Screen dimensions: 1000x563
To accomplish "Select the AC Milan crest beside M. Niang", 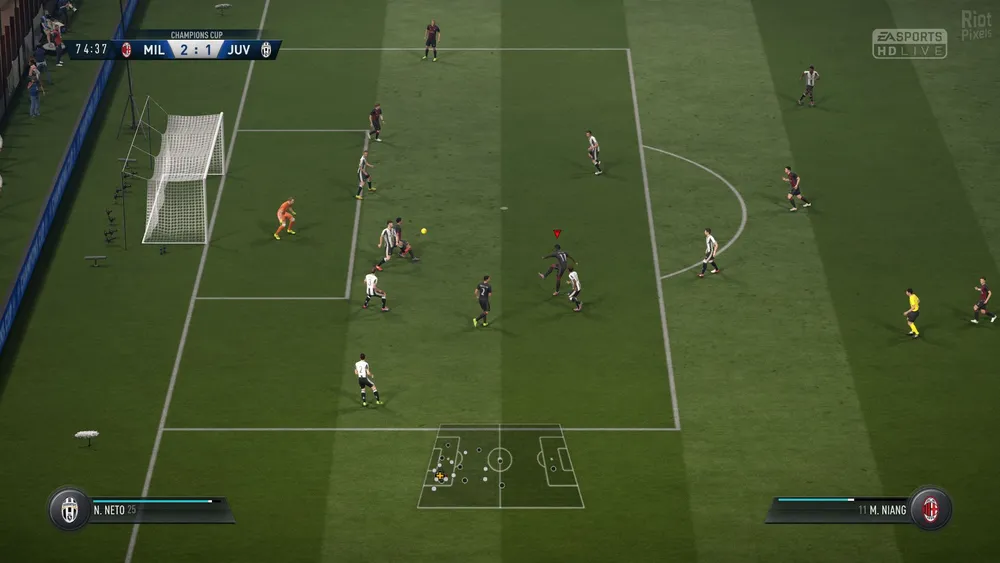I will click(x=930, y=509).
